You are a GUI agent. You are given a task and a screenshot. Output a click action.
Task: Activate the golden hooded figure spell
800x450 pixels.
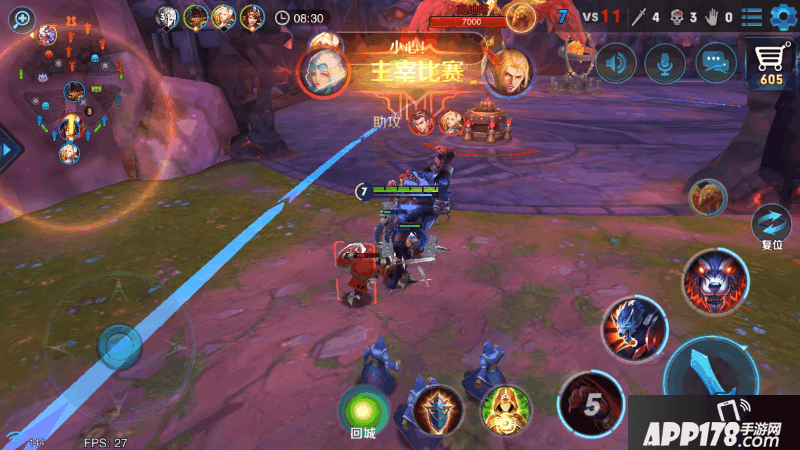click(505, 408)
